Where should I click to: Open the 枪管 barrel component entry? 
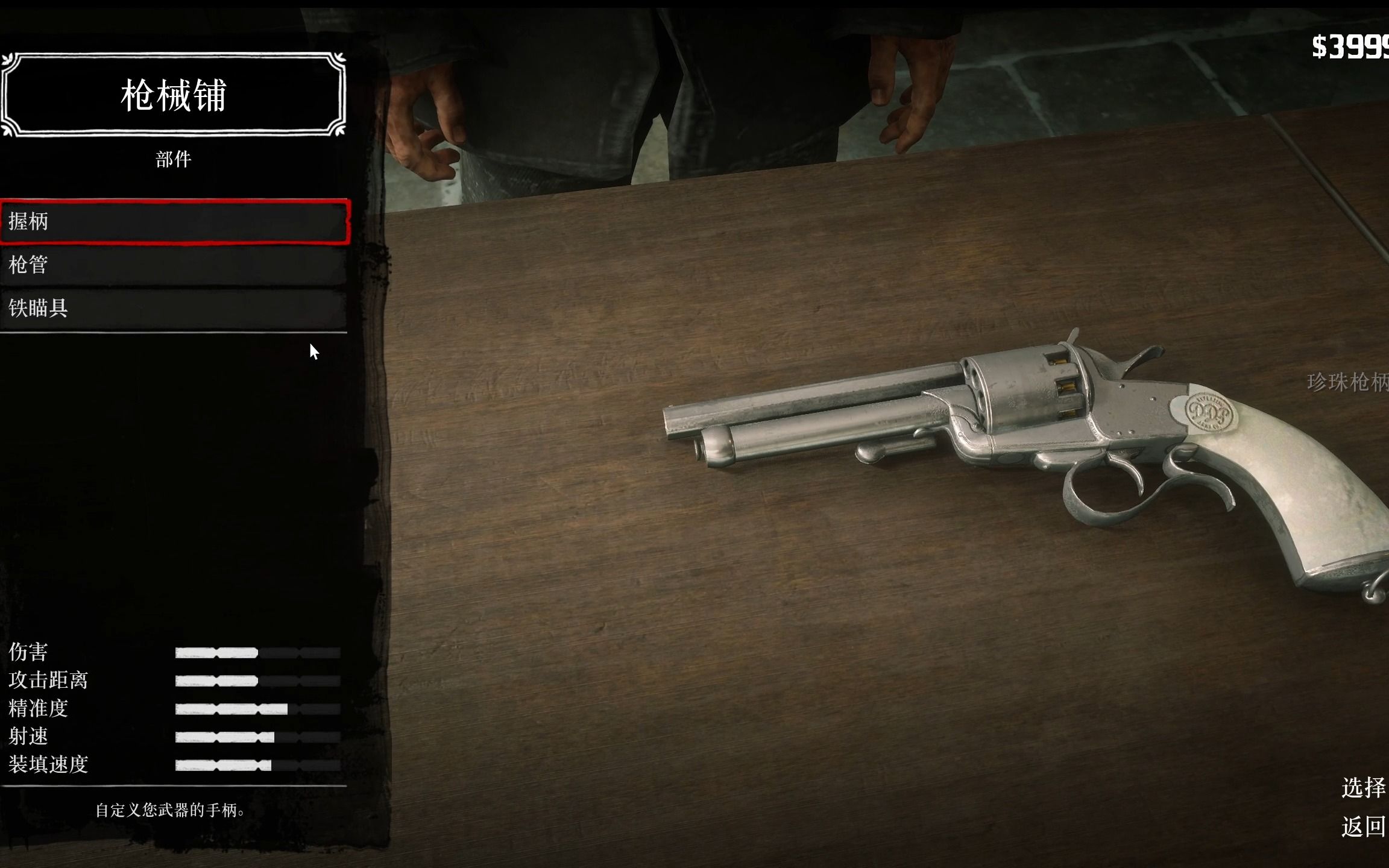[174, 265]
